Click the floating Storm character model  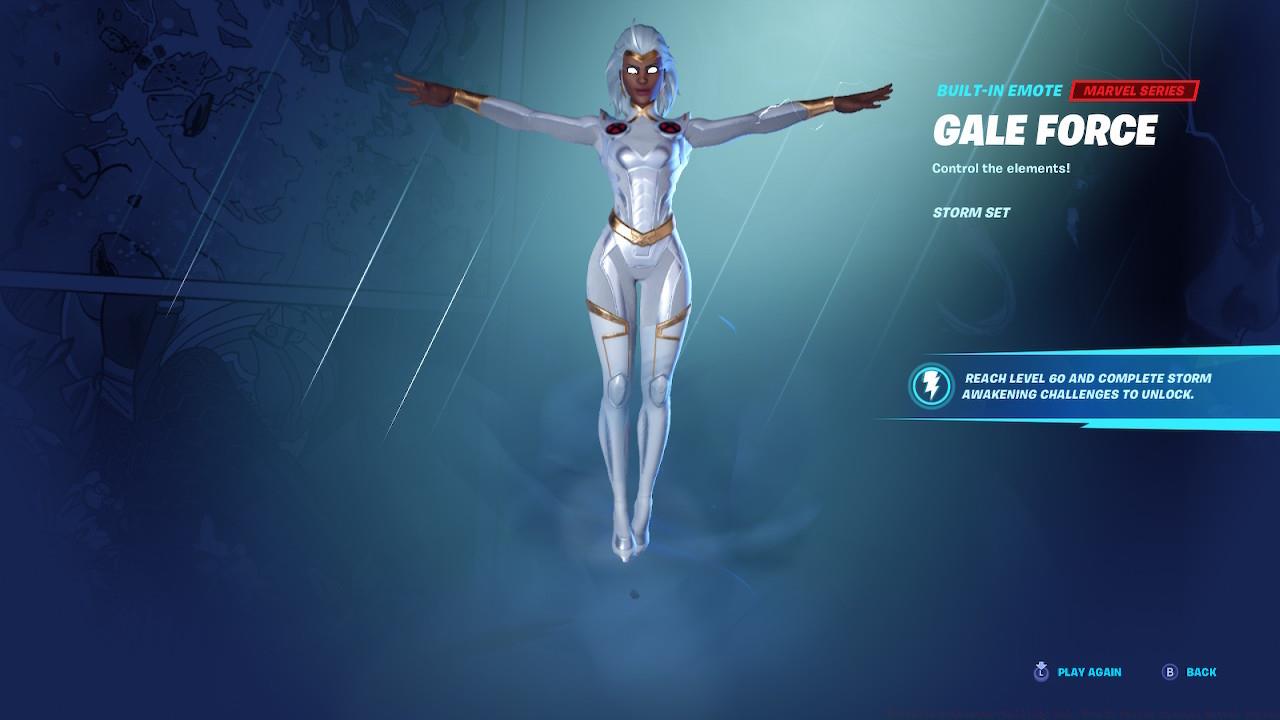pyautogui.click(x=640, y=280)
